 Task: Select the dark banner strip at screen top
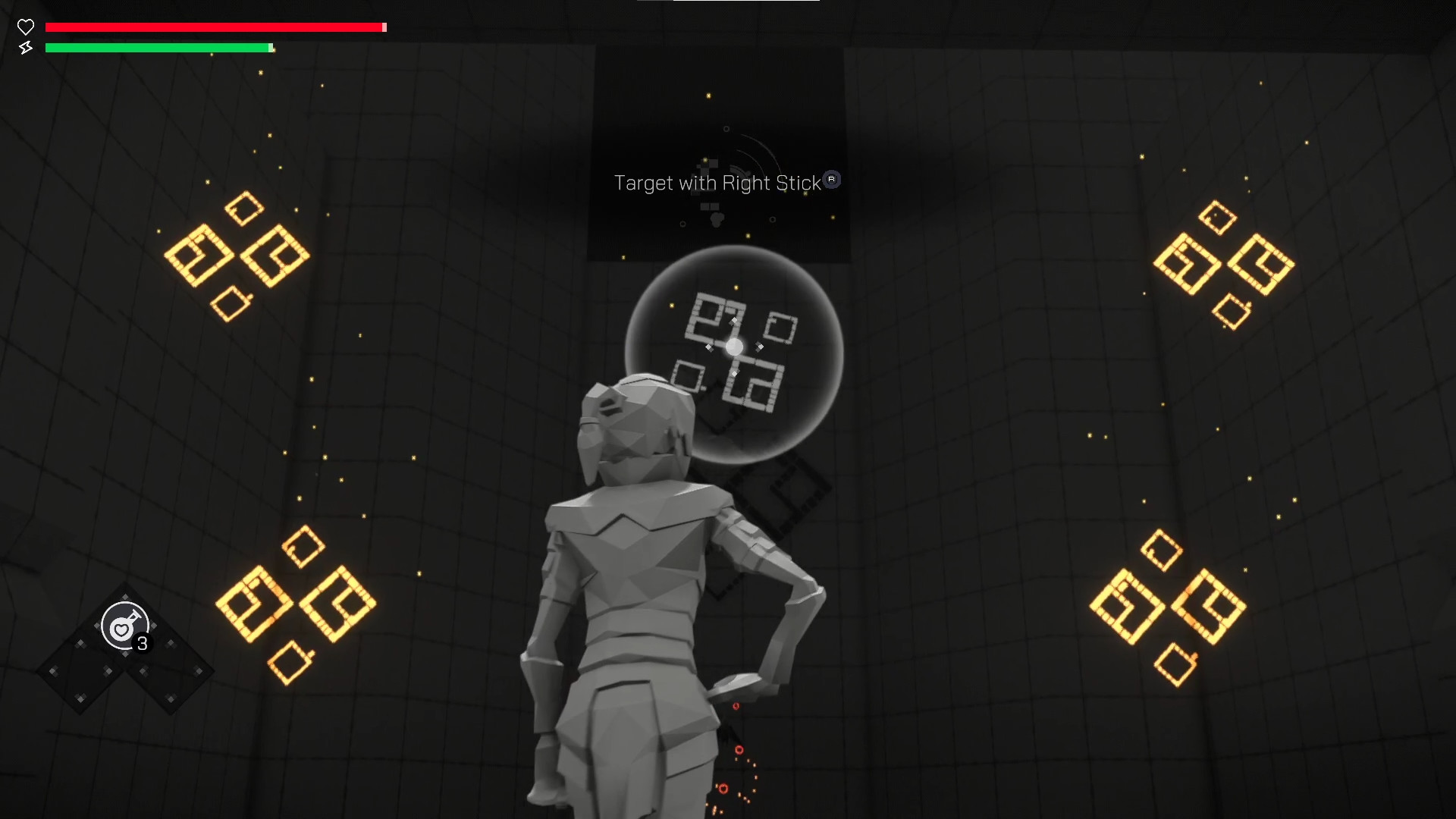pos(728,8)
